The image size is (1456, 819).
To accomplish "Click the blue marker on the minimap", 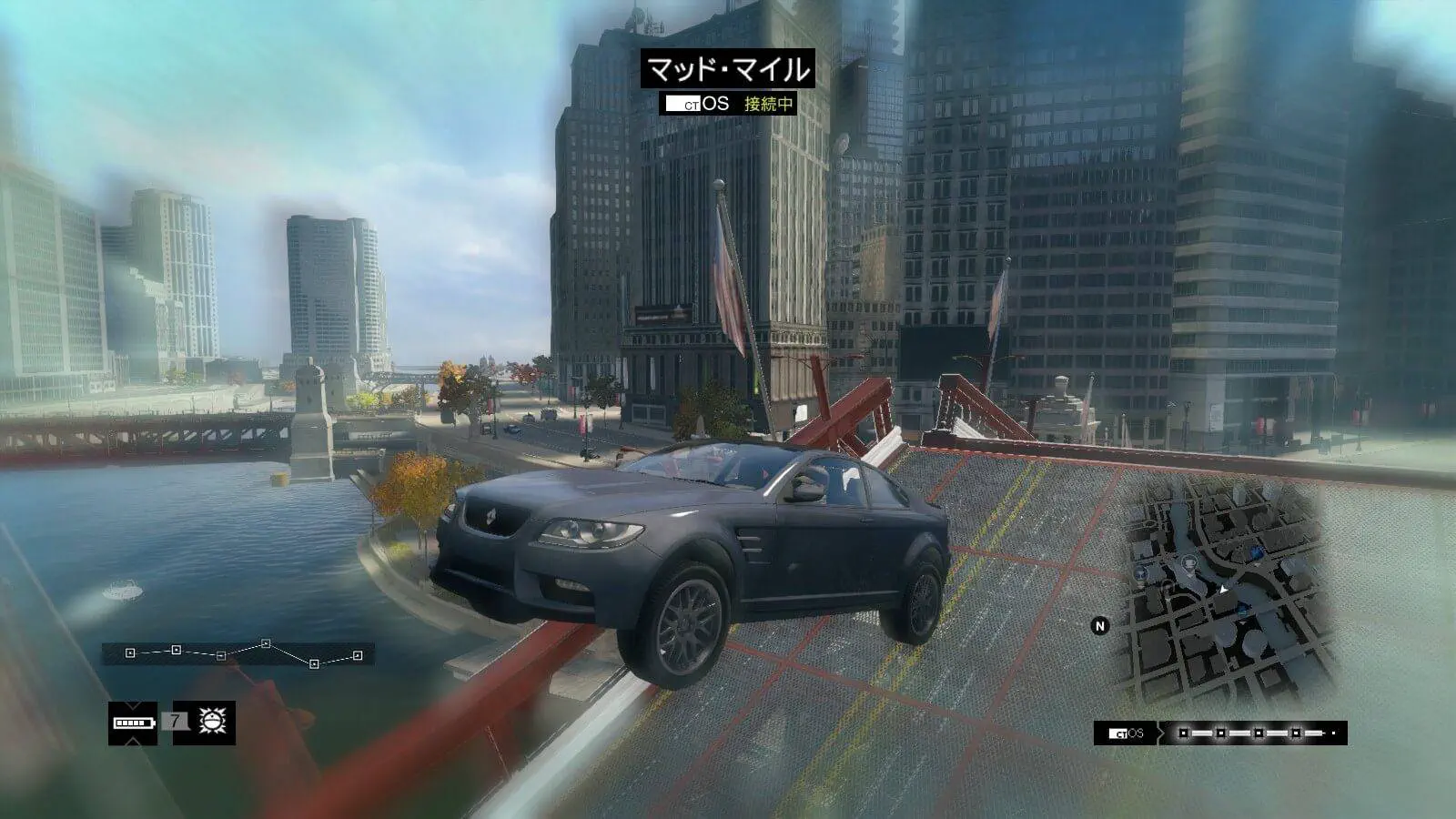I will pos(1256,551).
